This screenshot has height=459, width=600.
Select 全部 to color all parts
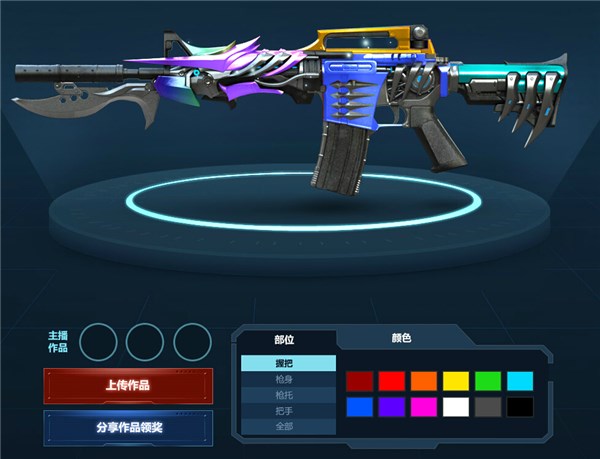point(288,426)
